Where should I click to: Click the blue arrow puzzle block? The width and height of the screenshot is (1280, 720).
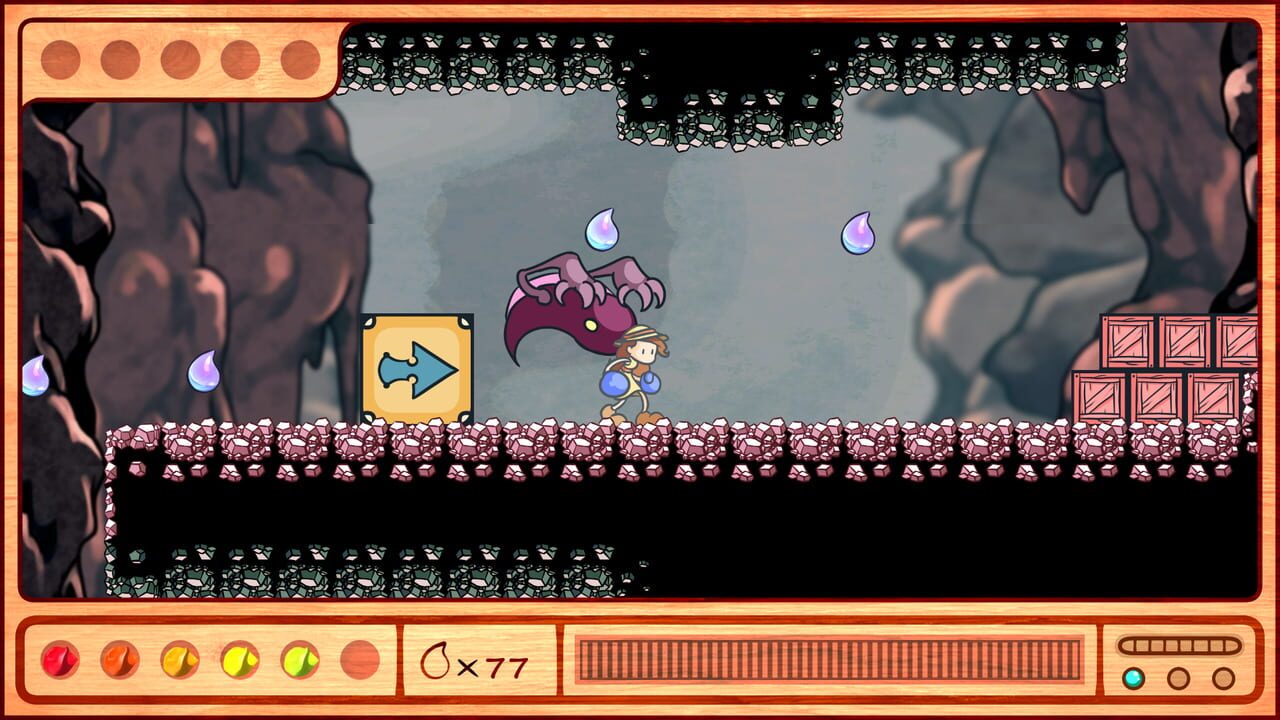tap(417, 367)
